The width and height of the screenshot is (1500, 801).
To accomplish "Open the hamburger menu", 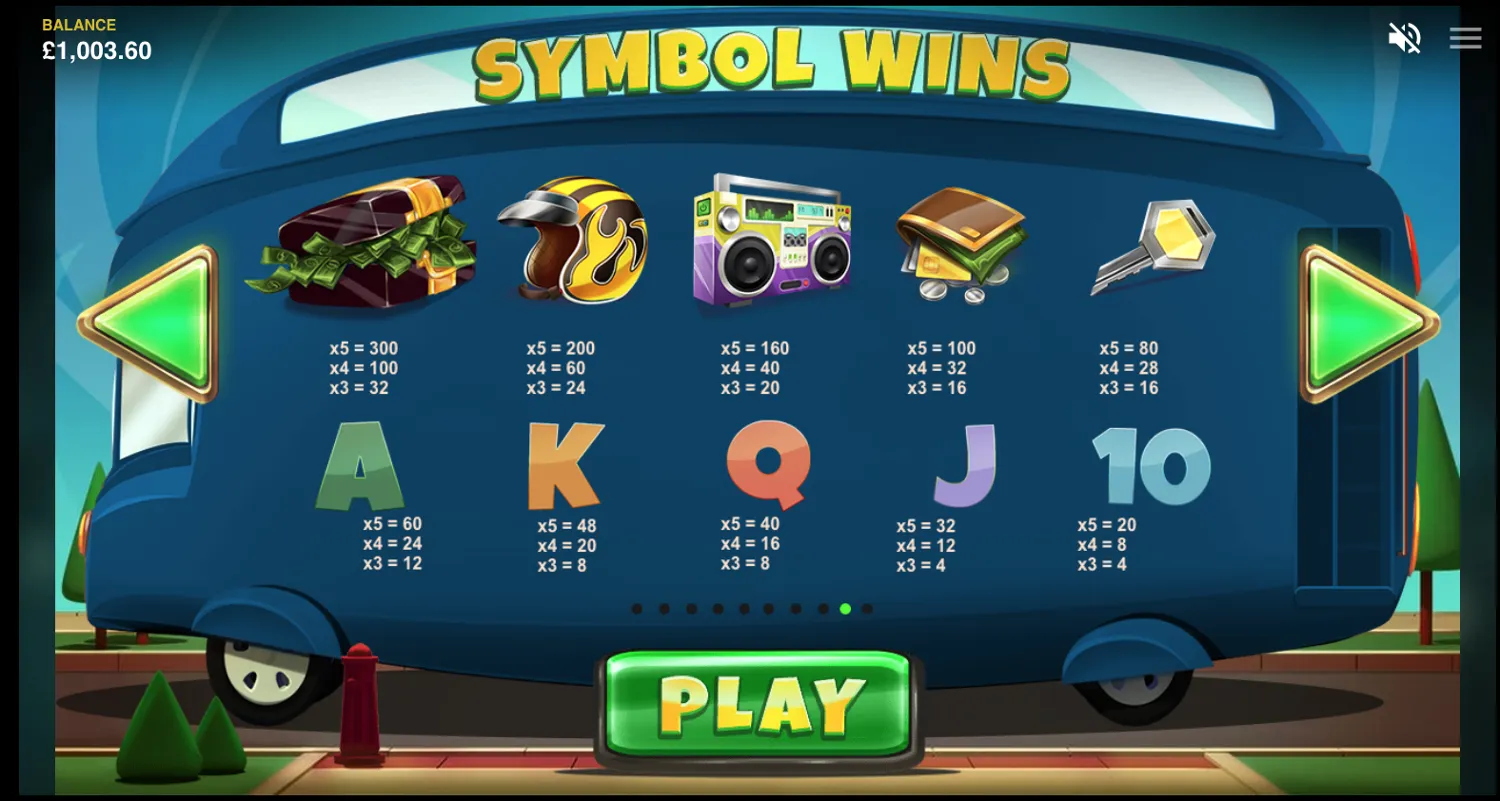I will point(1465,38).
